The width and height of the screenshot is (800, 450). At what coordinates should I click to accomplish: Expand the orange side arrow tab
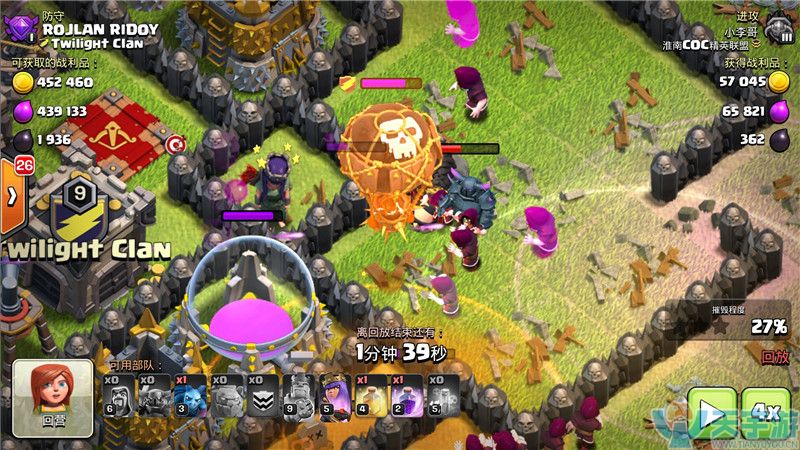(x=12, y=194)
